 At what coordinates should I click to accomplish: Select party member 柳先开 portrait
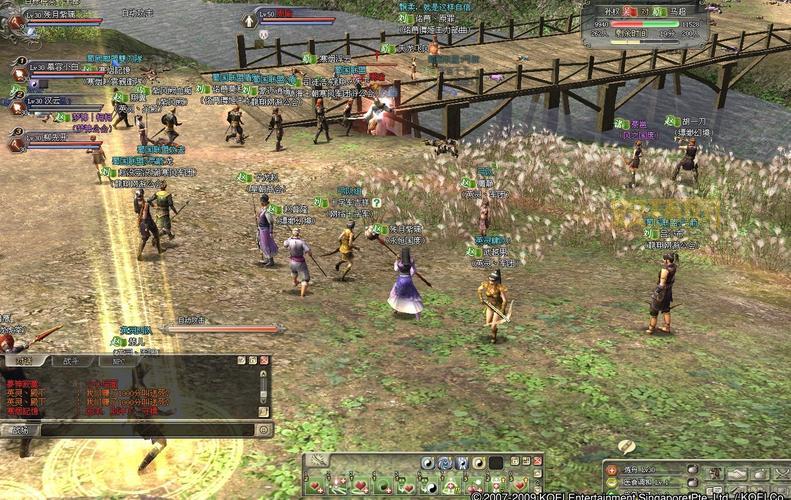[17, 139]
